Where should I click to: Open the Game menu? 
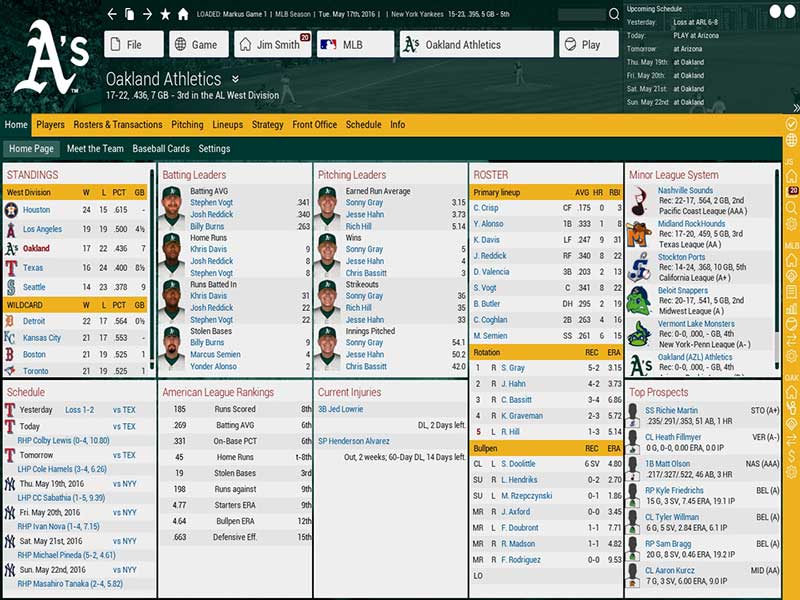197,45
